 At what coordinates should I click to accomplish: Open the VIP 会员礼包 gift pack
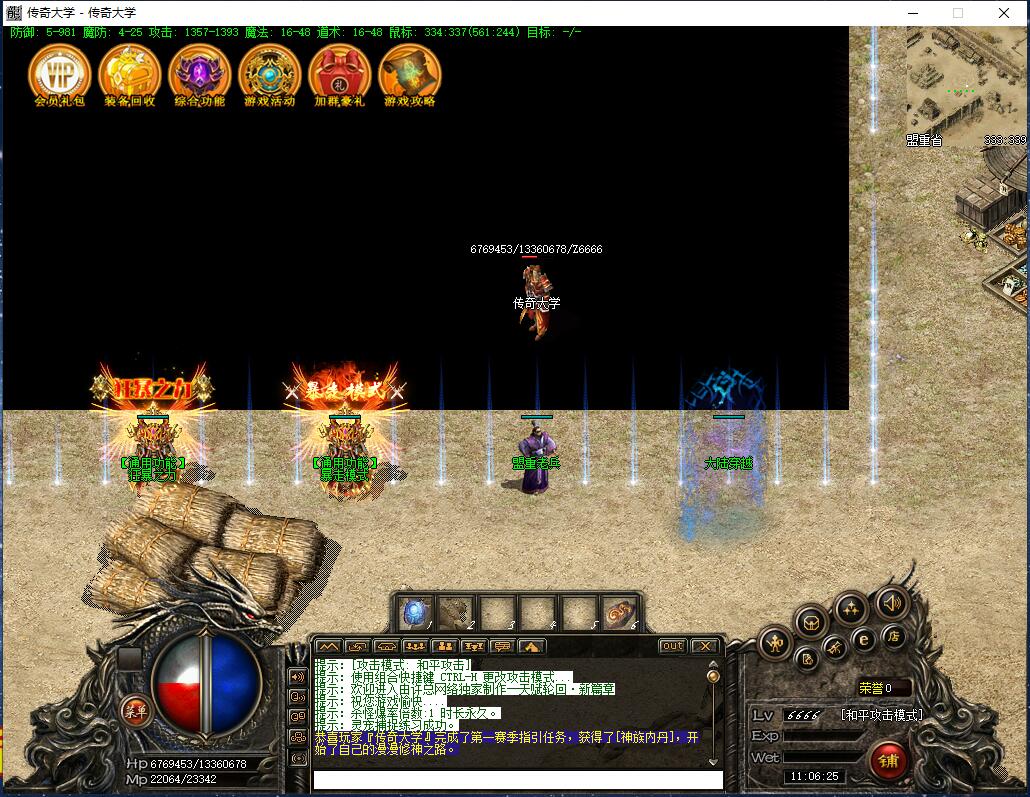coord(59,72)
